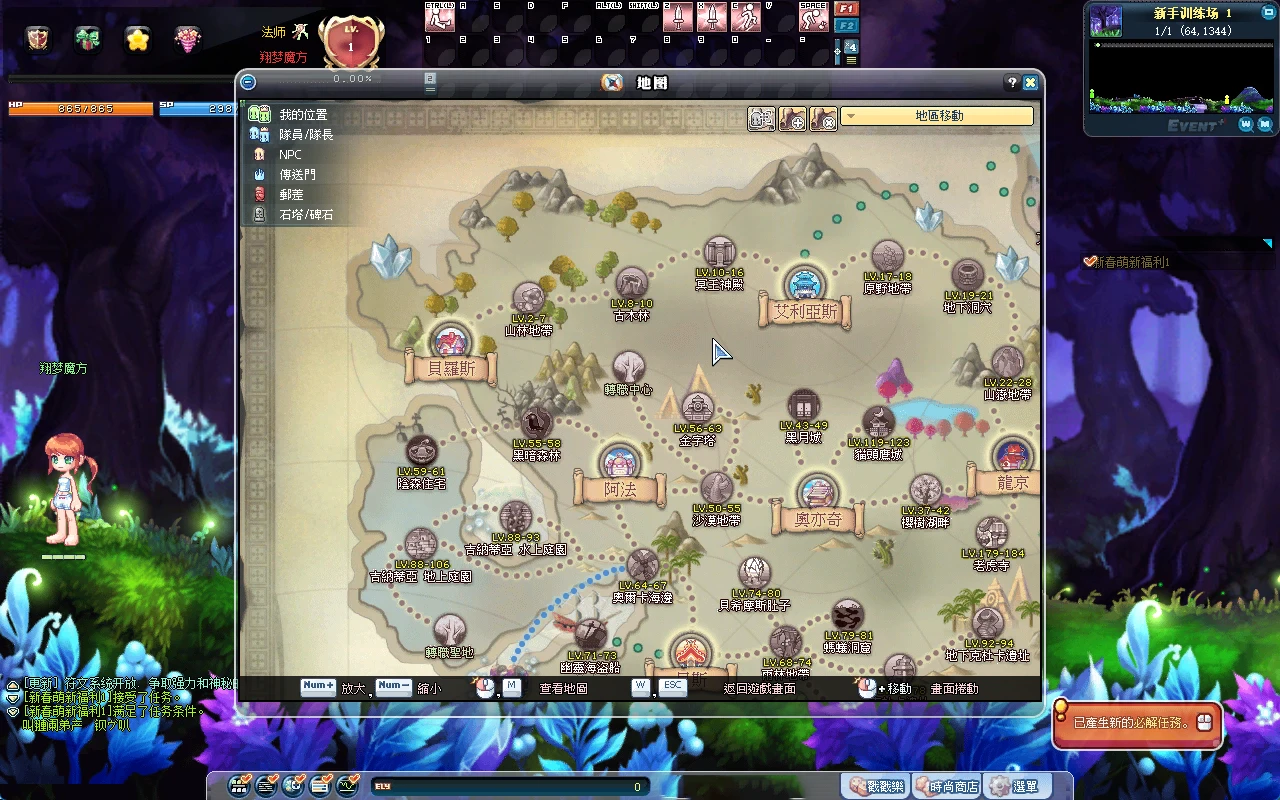Switch to the F2 hotbar page

tap(846, 26)
